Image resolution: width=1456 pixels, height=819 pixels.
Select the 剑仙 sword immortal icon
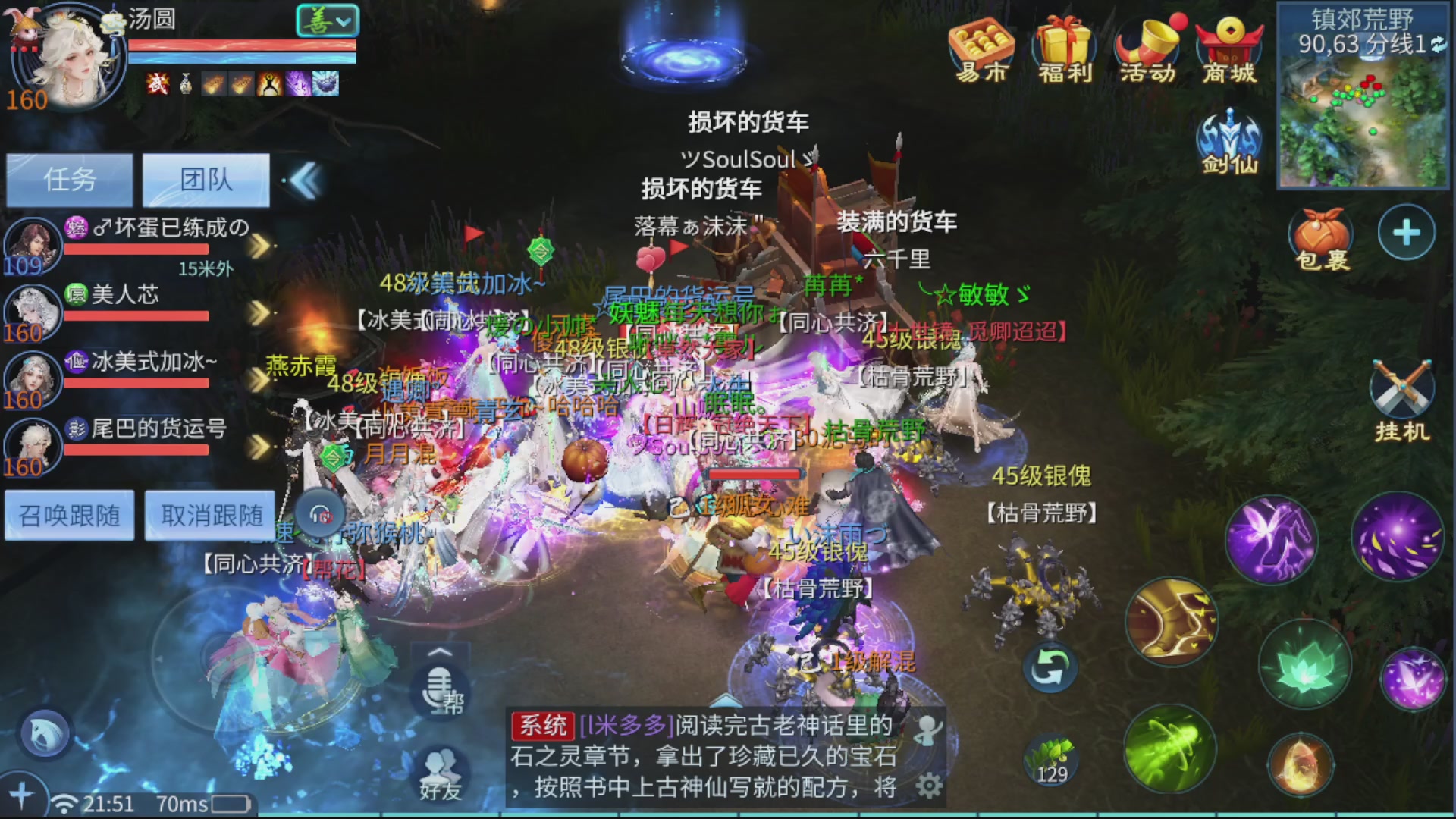tap(1228, 144)
